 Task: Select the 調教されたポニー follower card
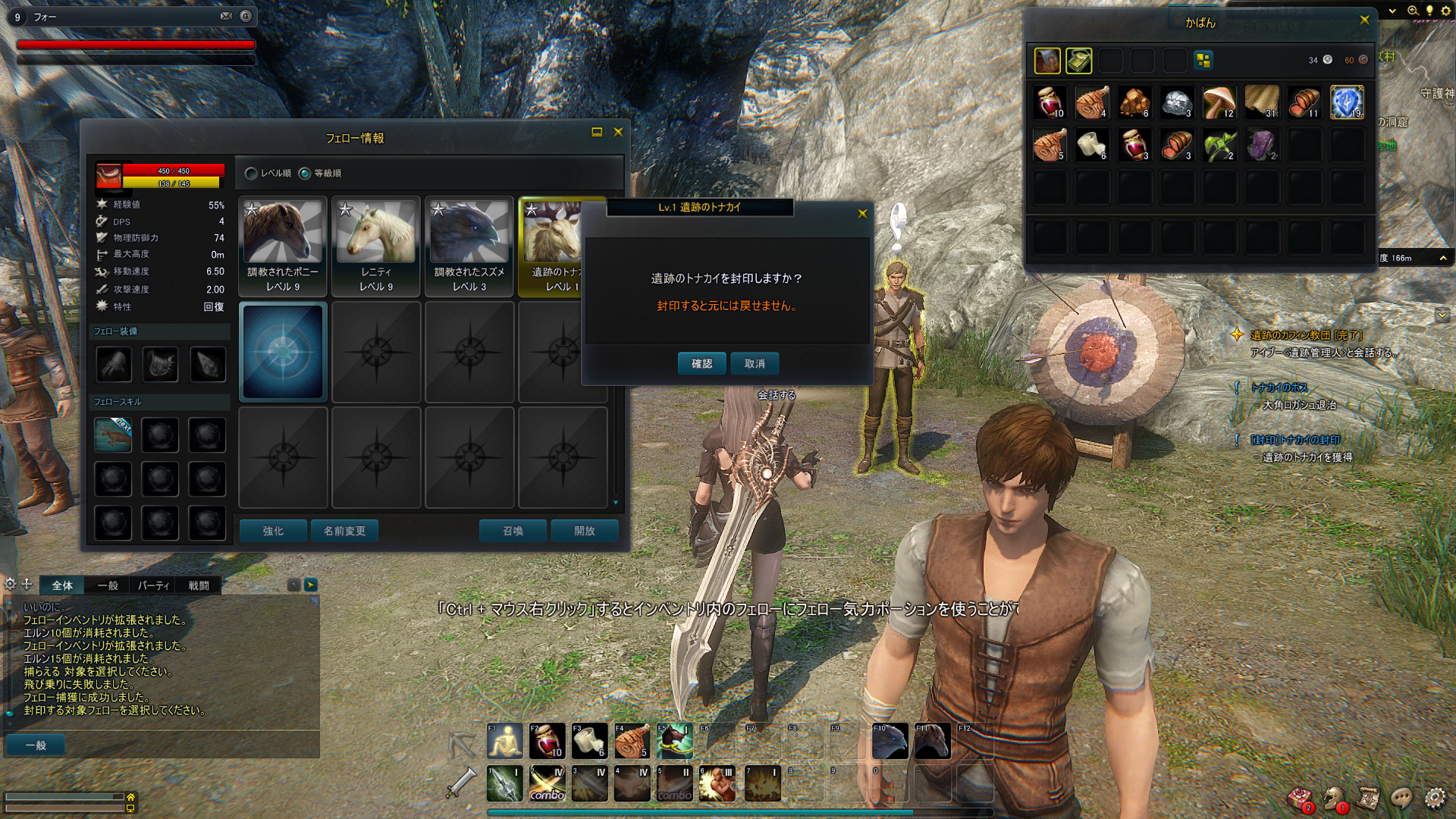pyautogui.click(x=283, y=246)
